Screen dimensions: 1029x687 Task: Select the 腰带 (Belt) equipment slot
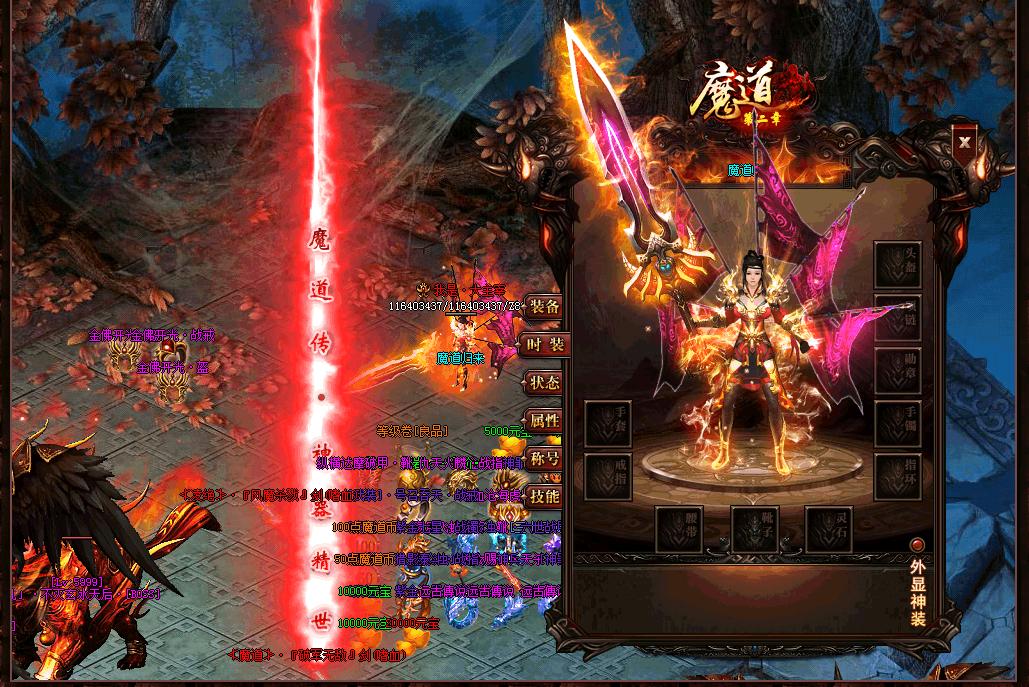680,530
